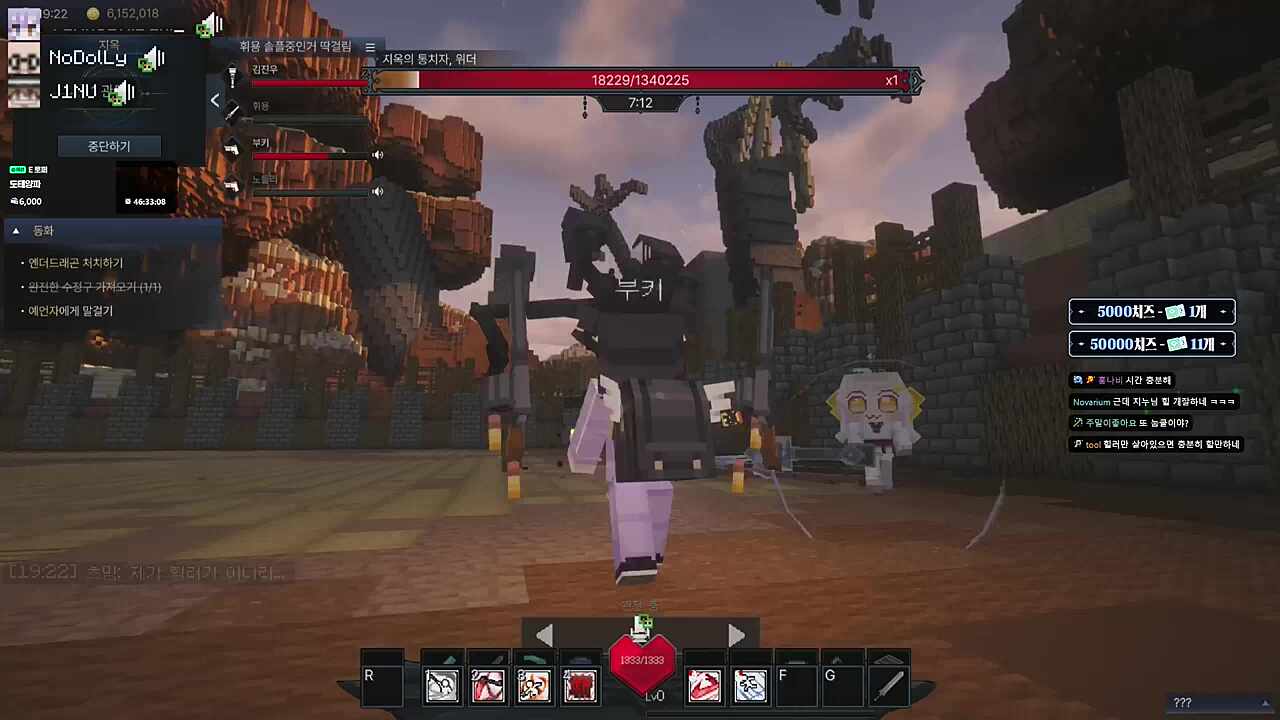
Task: Click the 중단하기 stop button
Action: (109, 146)
